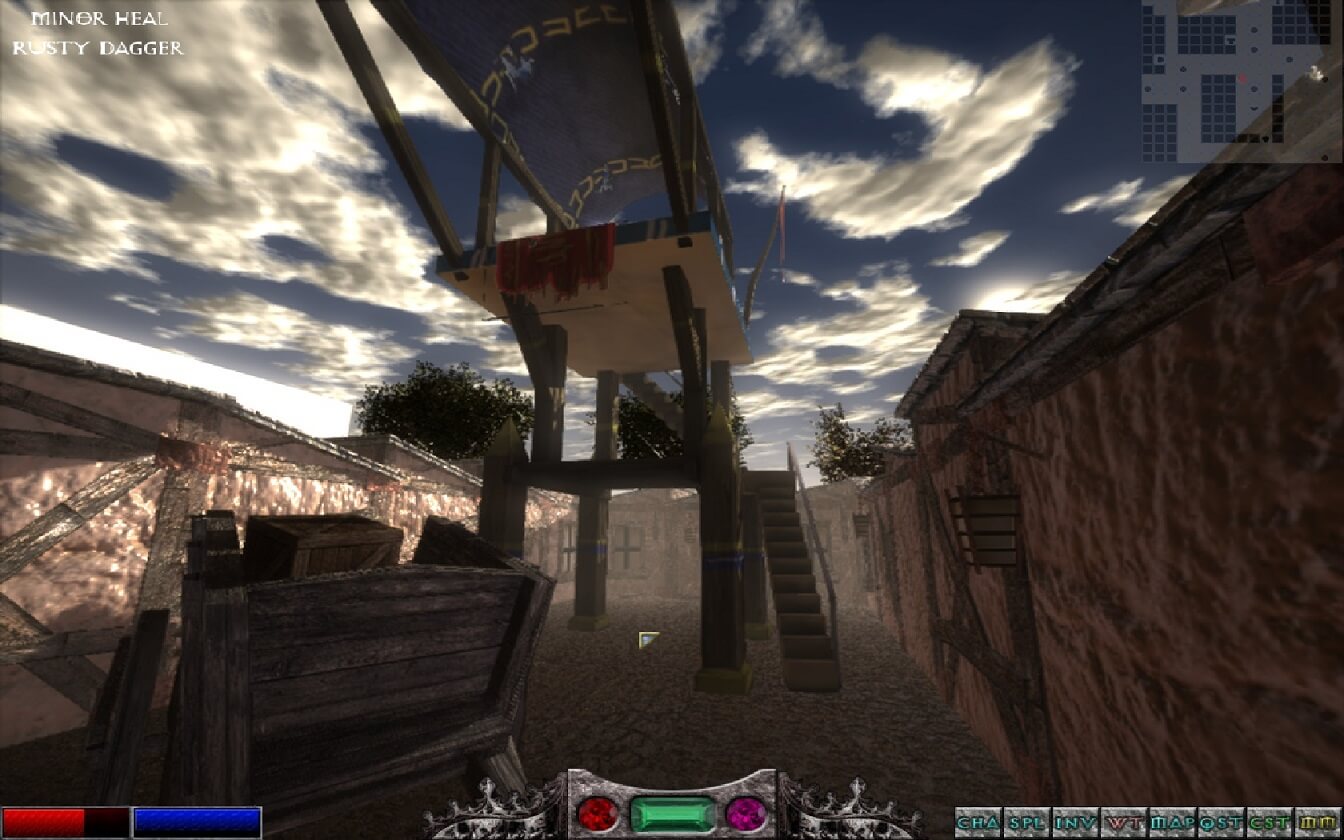Click the red WT button
Viewport: 1344px width, 840px height.
click(1124, 823)
